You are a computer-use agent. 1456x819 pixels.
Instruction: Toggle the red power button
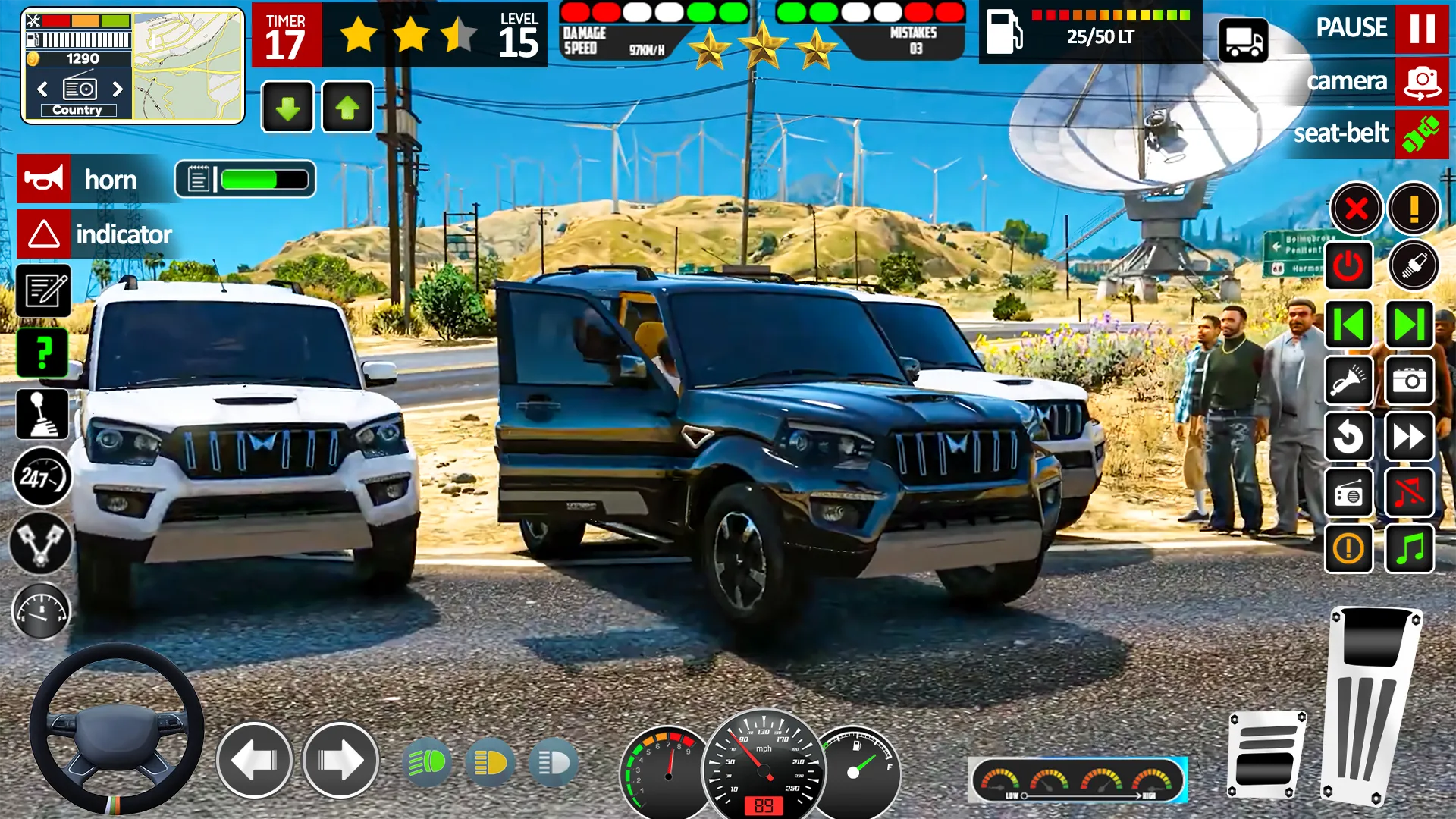click(1348, 265)
